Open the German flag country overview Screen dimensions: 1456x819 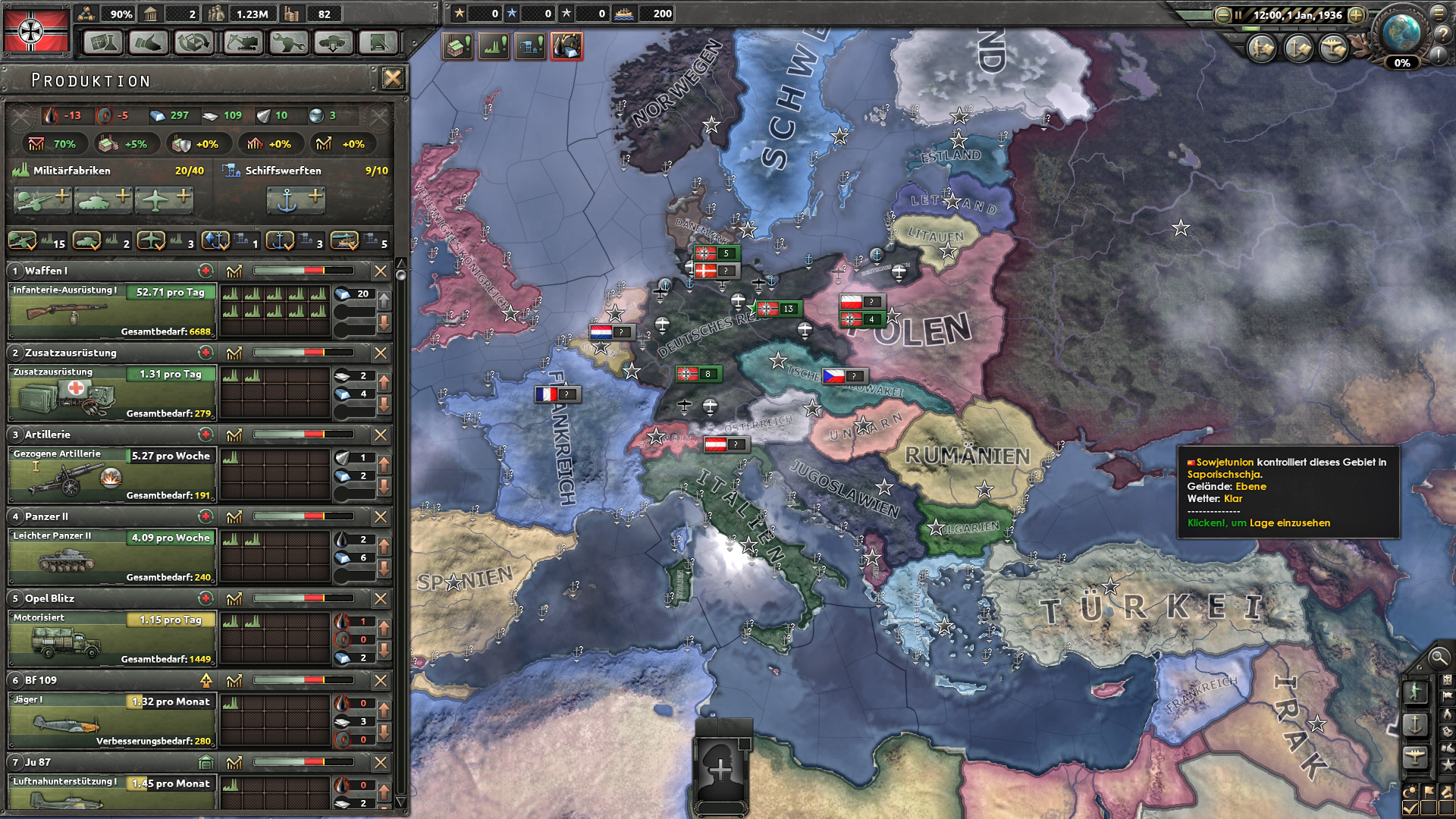(x=36, y=30)
